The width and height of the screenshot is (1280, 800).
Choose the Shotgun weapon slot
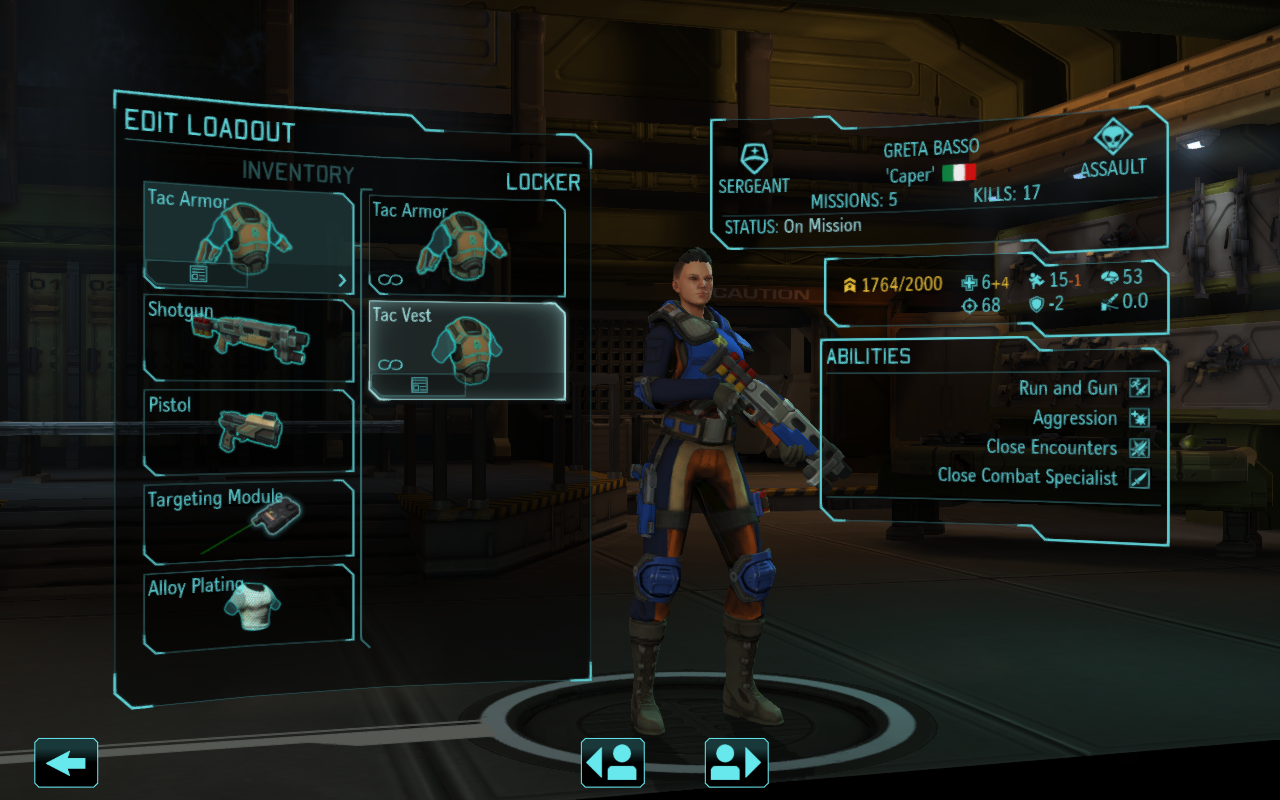(249, 339)
